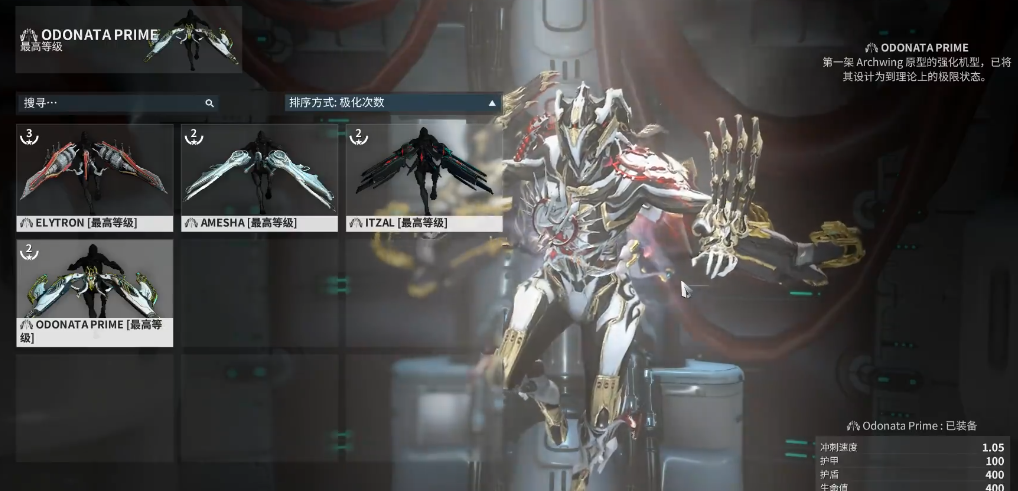Screen dimensions: 1018x491
Task: Click the magnifying glass search icon
Action: coord(209,102)
